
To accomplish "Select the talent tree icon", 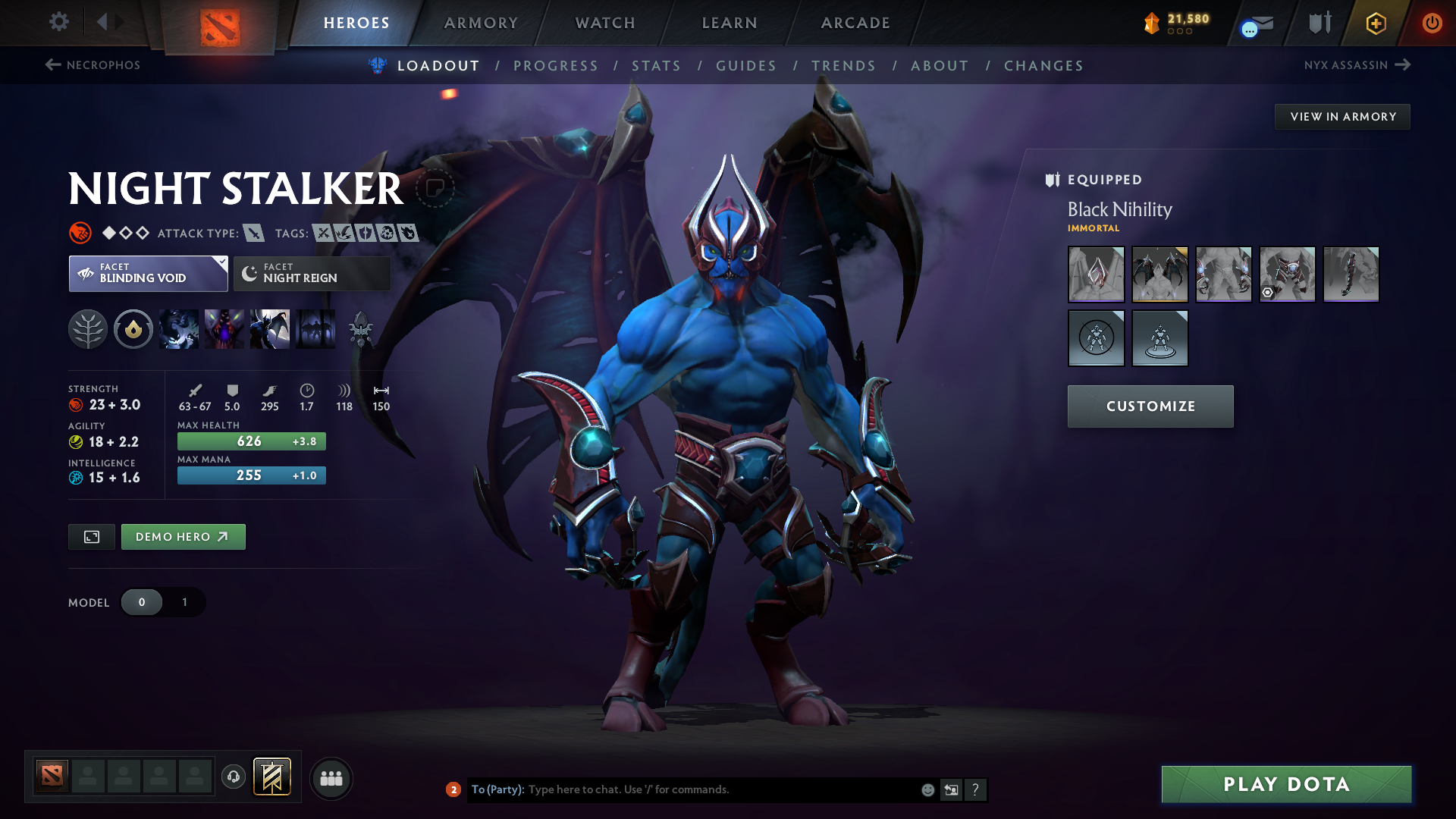I will (x=89, y=329).
